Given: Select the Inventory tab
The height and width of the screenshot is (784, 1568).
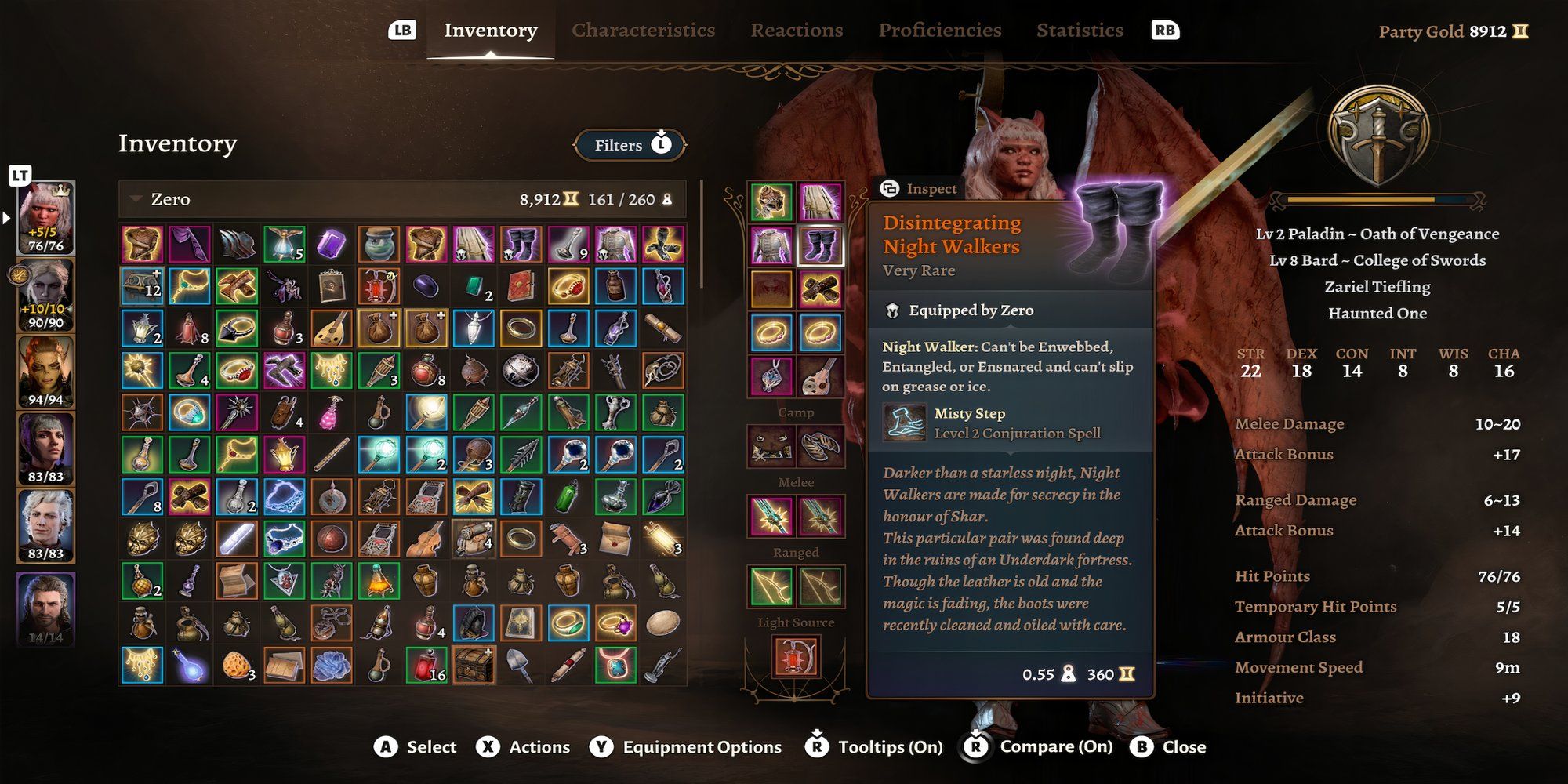Looking at the screenshot, I should pyautogui.click(x=490, y=31).
